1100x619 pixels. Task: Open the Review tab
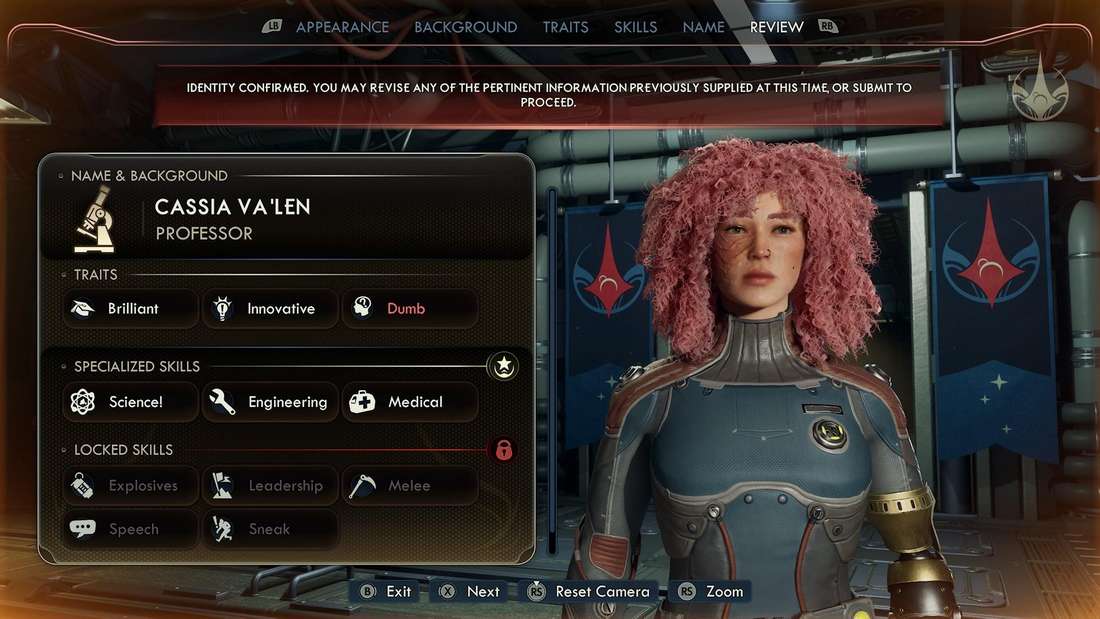pos(776,27)
